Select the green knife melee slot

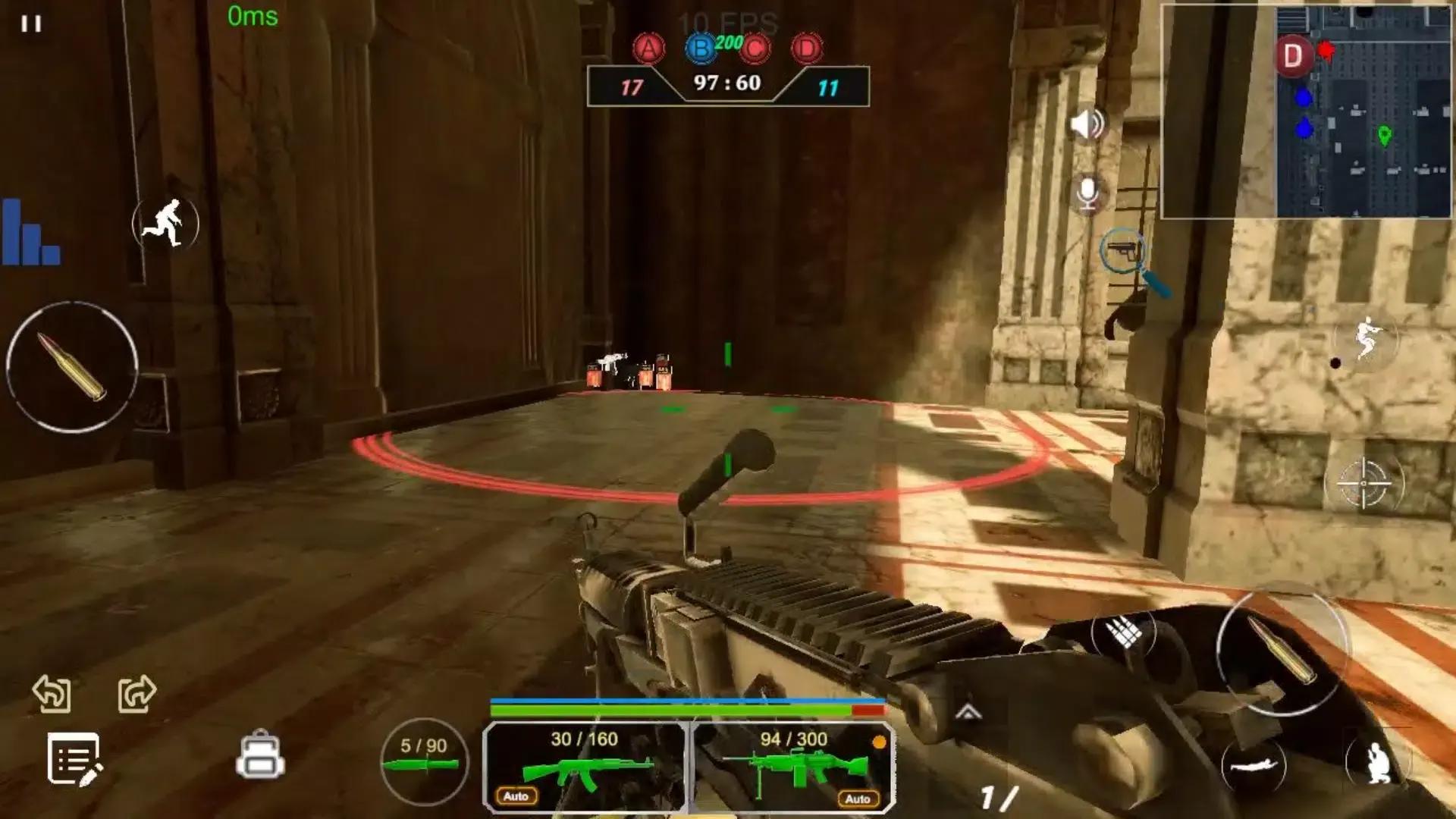click(423, 761)
